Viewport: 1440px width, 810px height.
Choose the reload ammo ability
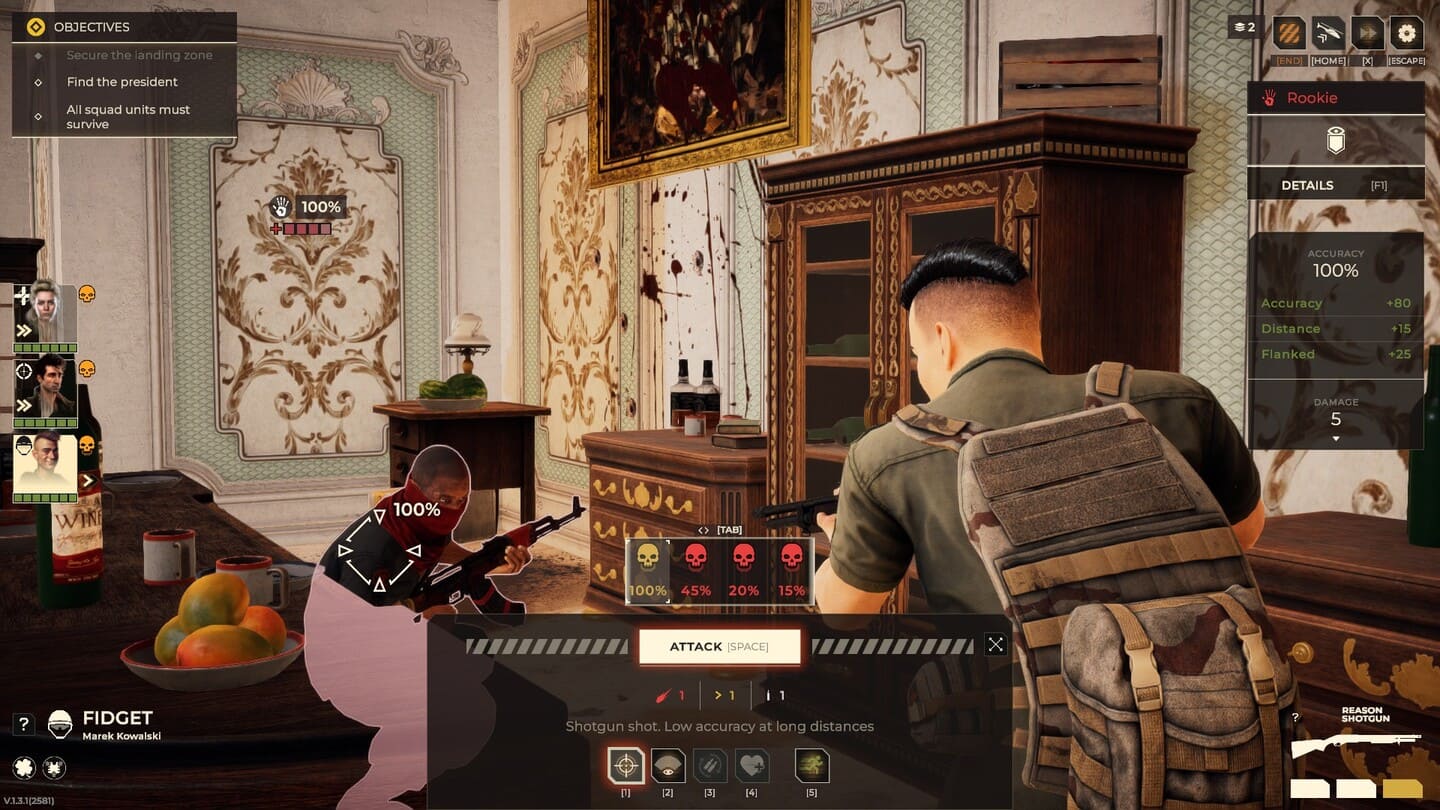coord(710,766)
